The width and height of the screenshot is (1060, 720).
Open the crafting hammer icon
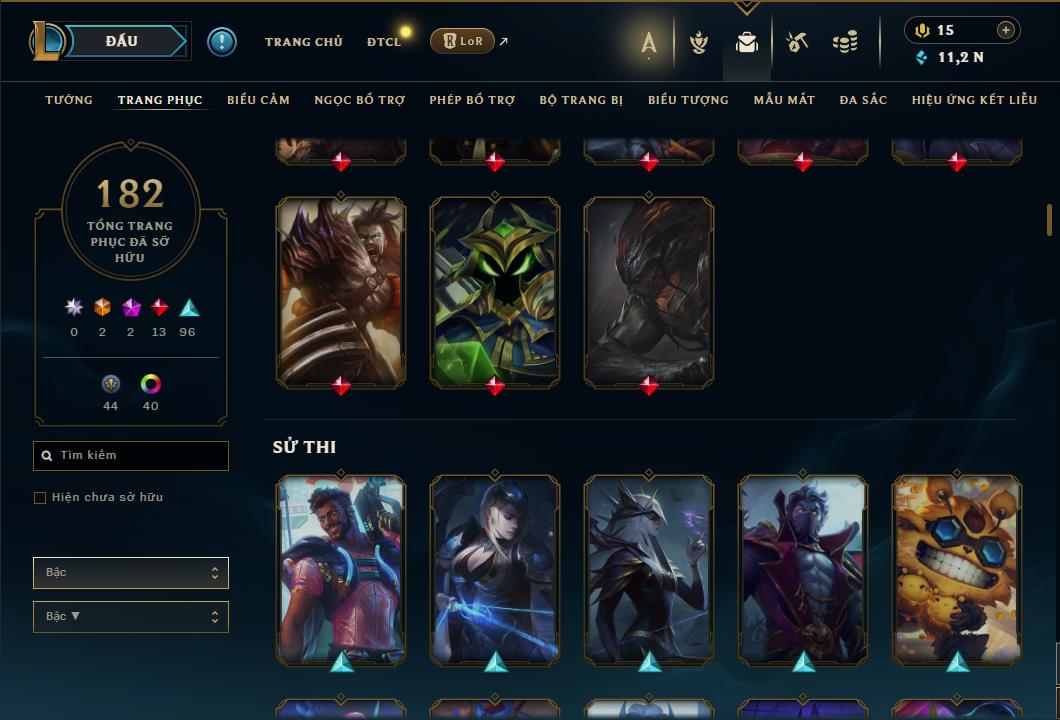click(x=796, y=42)
